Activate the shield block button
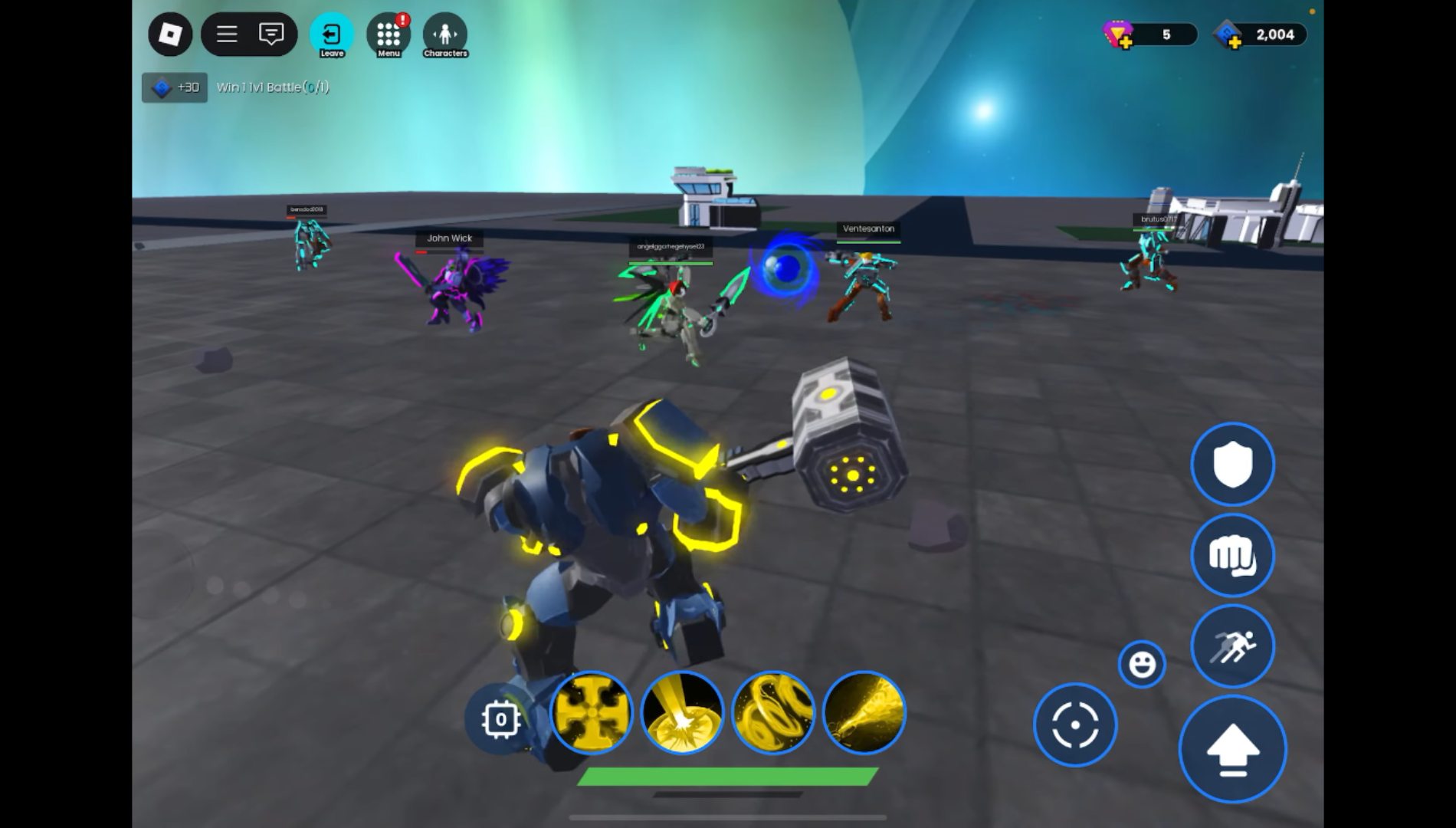 [1232, 464]
